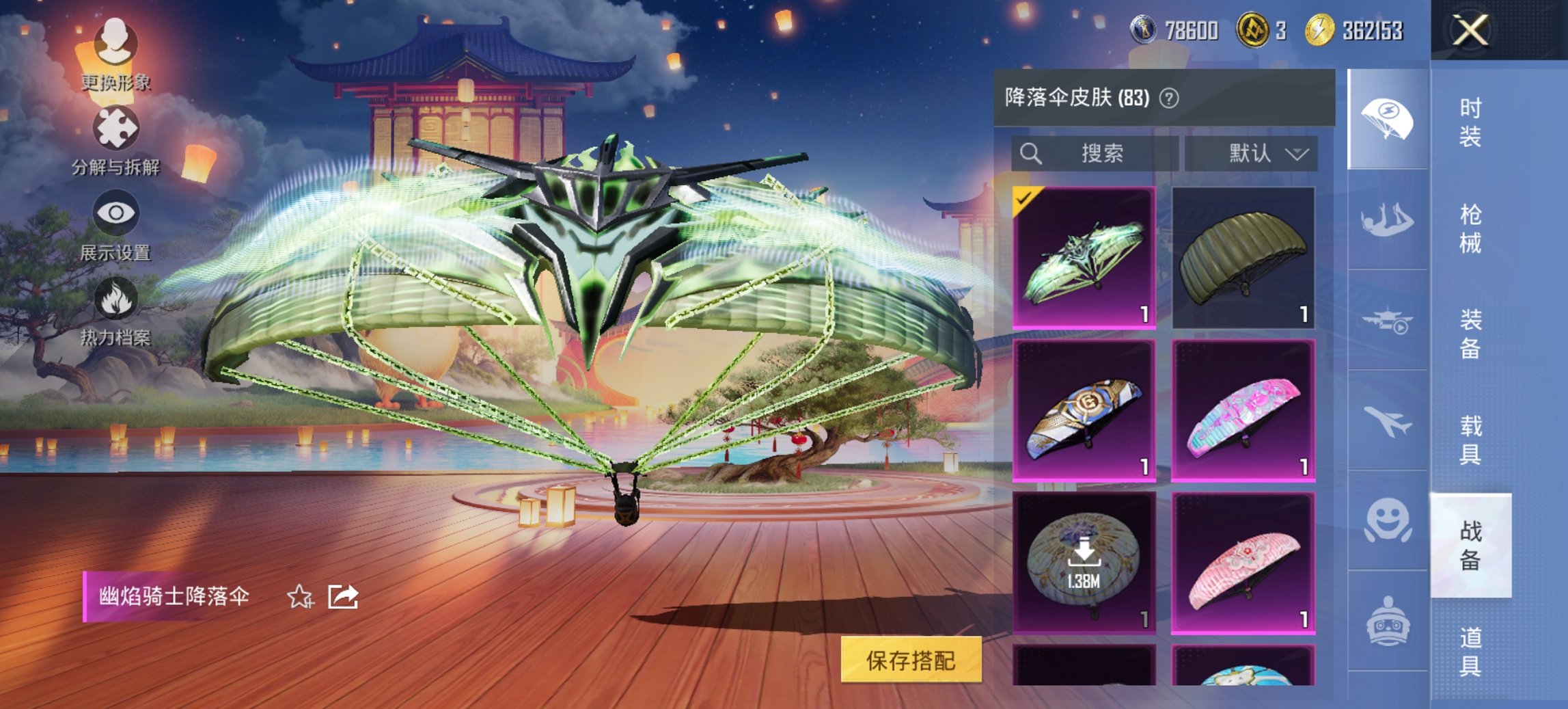Open the 更换形象 avatar change panel
Screen dimensions: 1568x709
tap(116, 51)
